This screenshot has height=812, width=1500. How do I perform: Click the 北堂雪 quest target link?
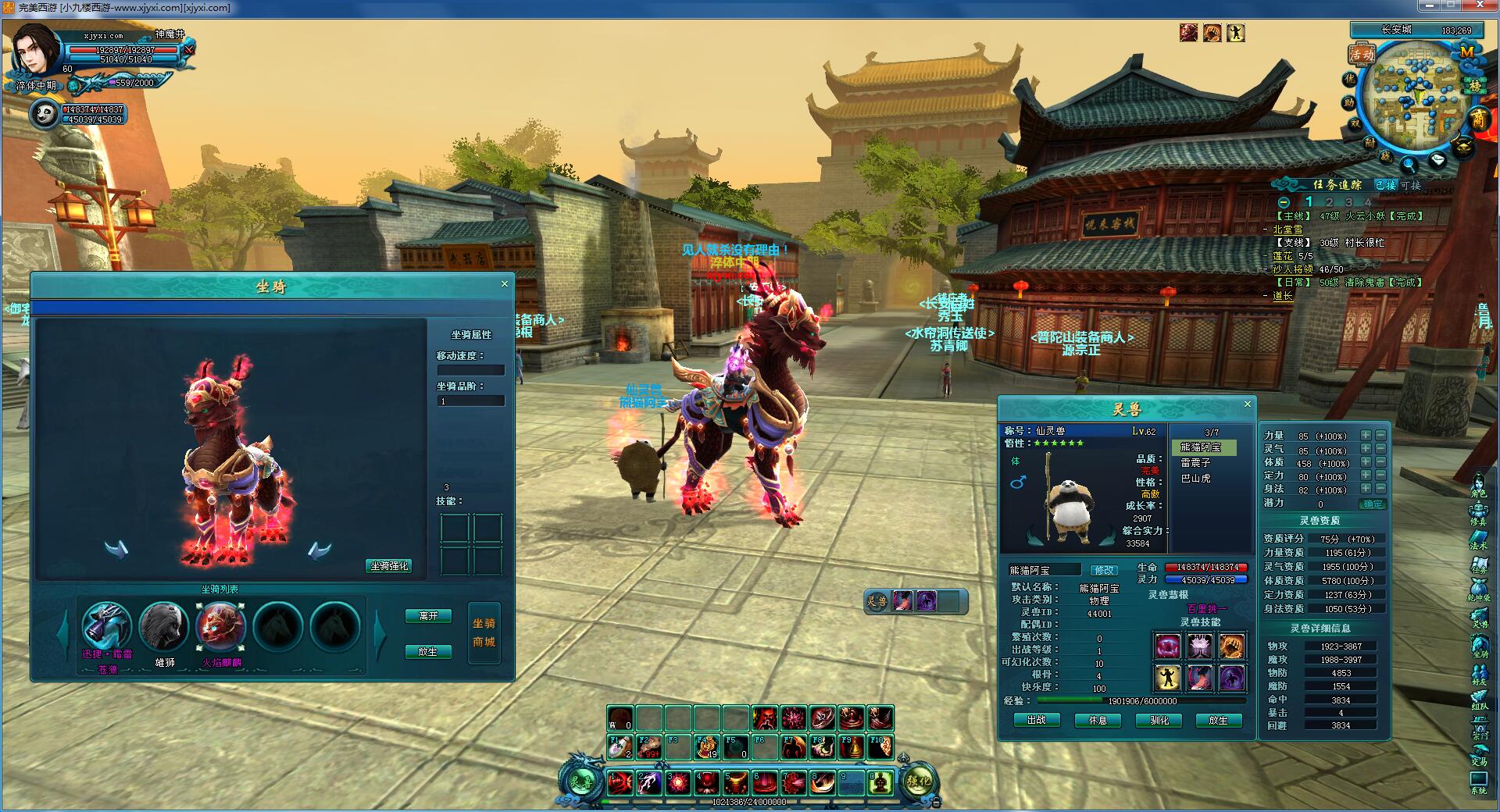pos(1287,230)
